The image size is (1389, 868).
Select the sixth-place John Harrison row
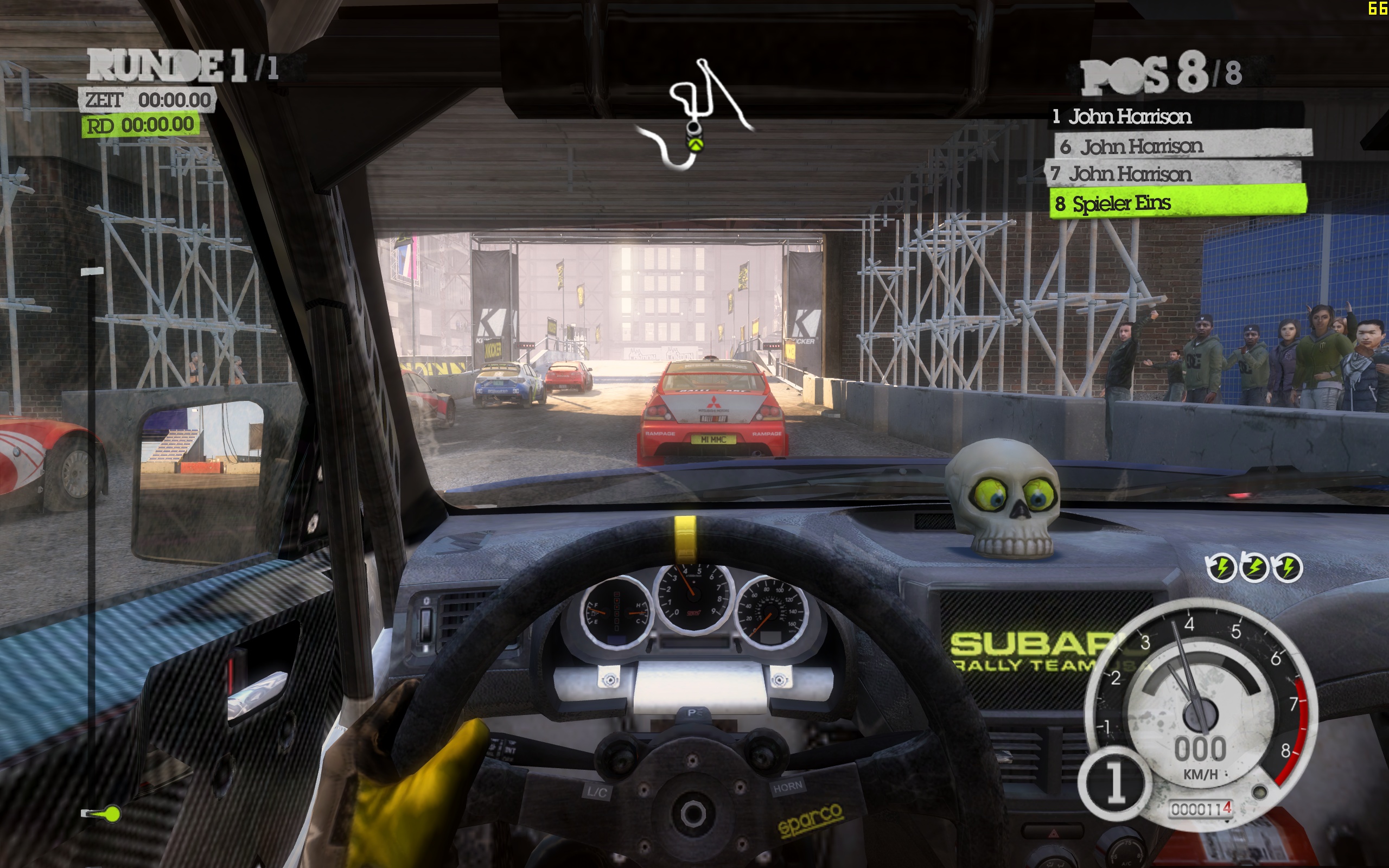1182,146
